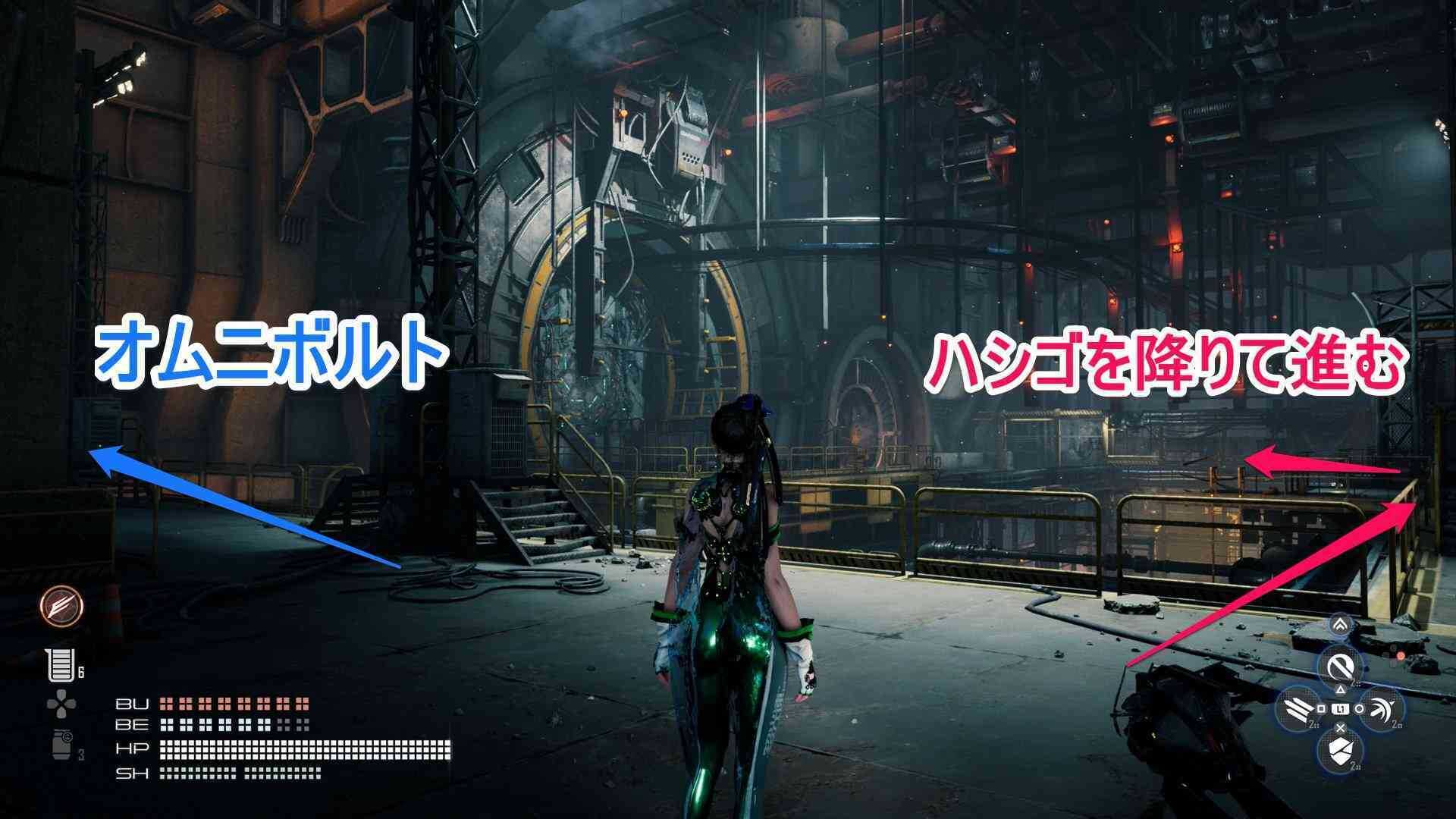
Task: Click the grenade item icon showing count 6
Action: point(61,664)
